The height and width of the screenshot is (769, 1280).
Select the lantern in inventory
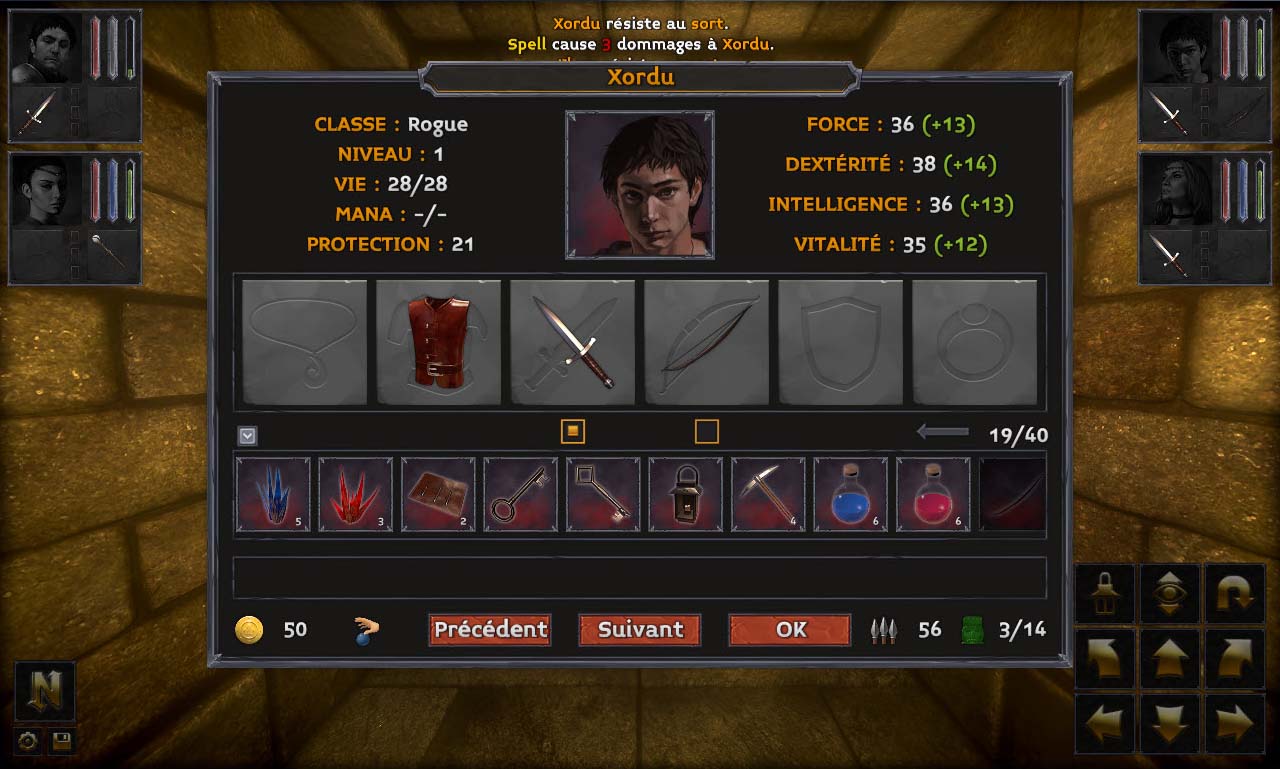[x=686, y=494]
